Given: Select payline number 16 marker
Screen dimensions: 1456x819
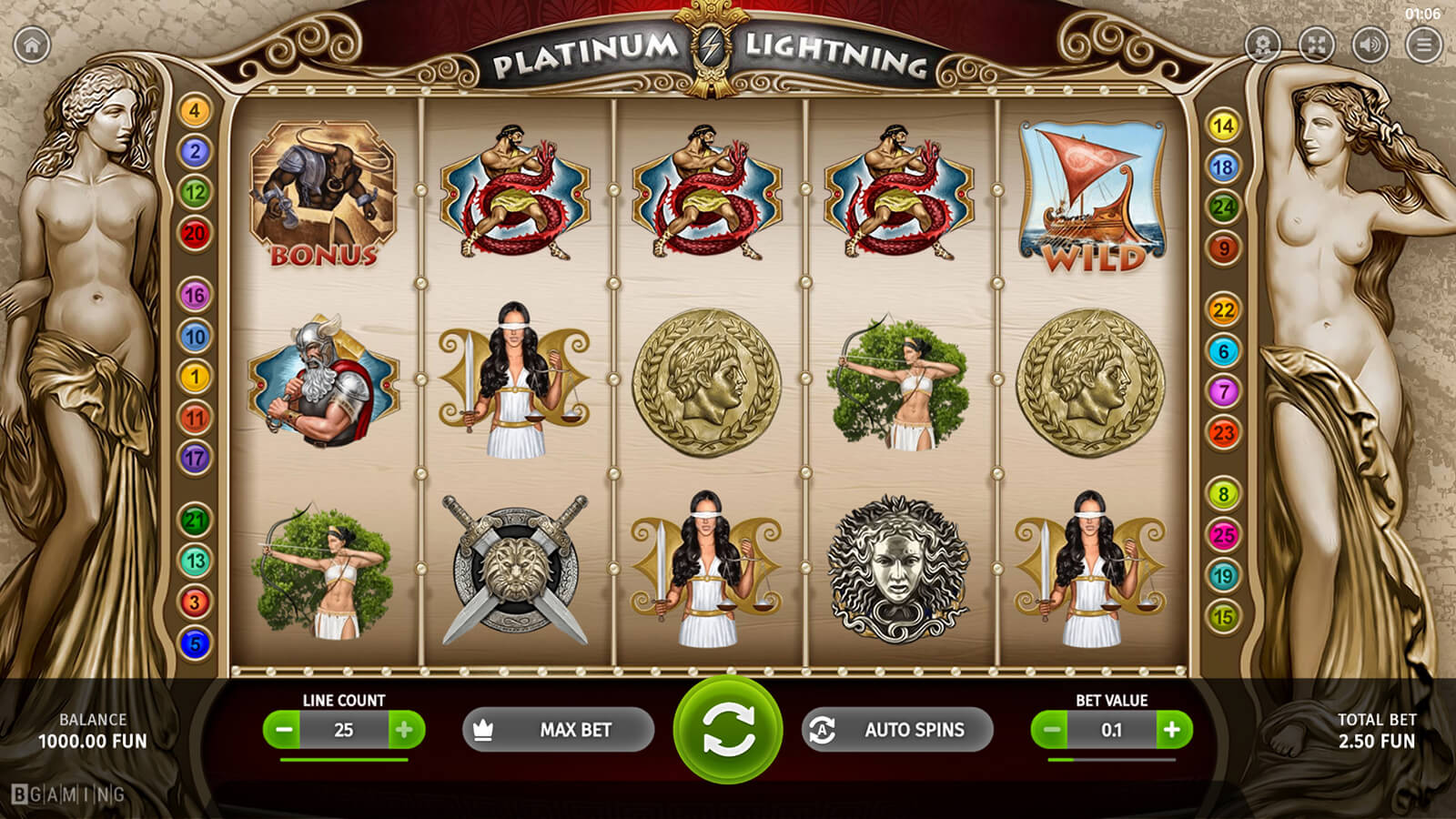Looking at the screenshot, I should [x=194, y=296].
